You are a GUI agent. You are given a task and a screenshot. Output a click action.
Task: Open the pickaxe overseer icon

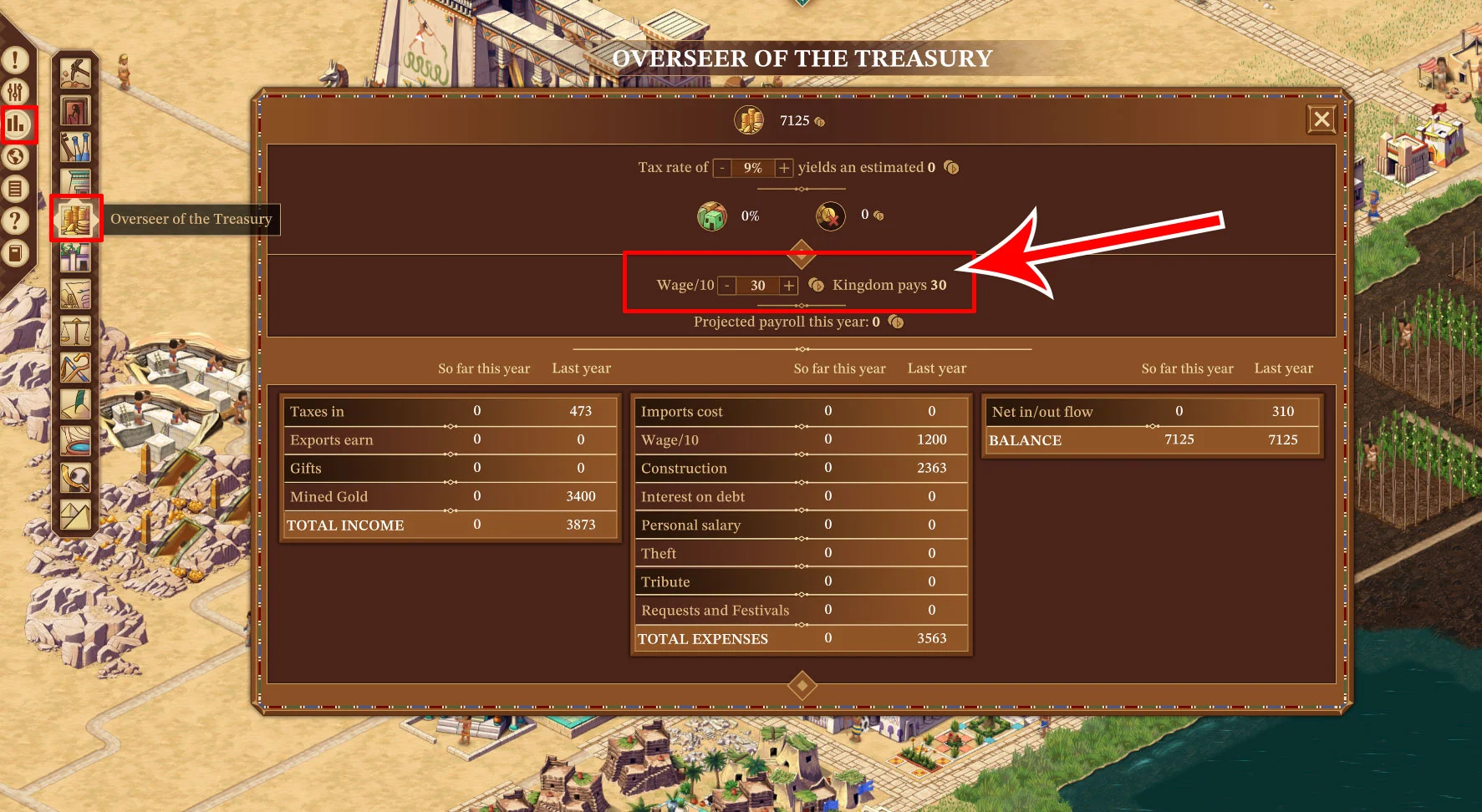(x=75, y=74)
